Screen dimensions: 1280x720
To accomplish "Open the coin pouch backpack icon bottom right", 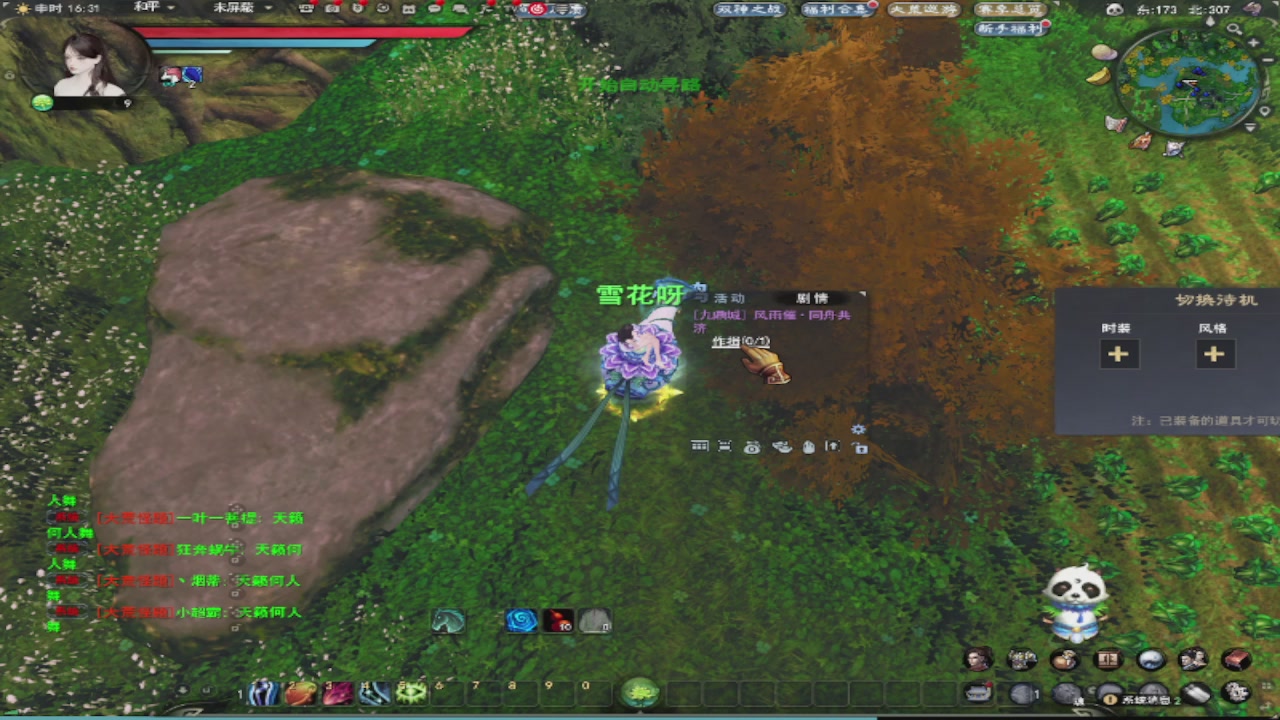I will [1065, 658].
